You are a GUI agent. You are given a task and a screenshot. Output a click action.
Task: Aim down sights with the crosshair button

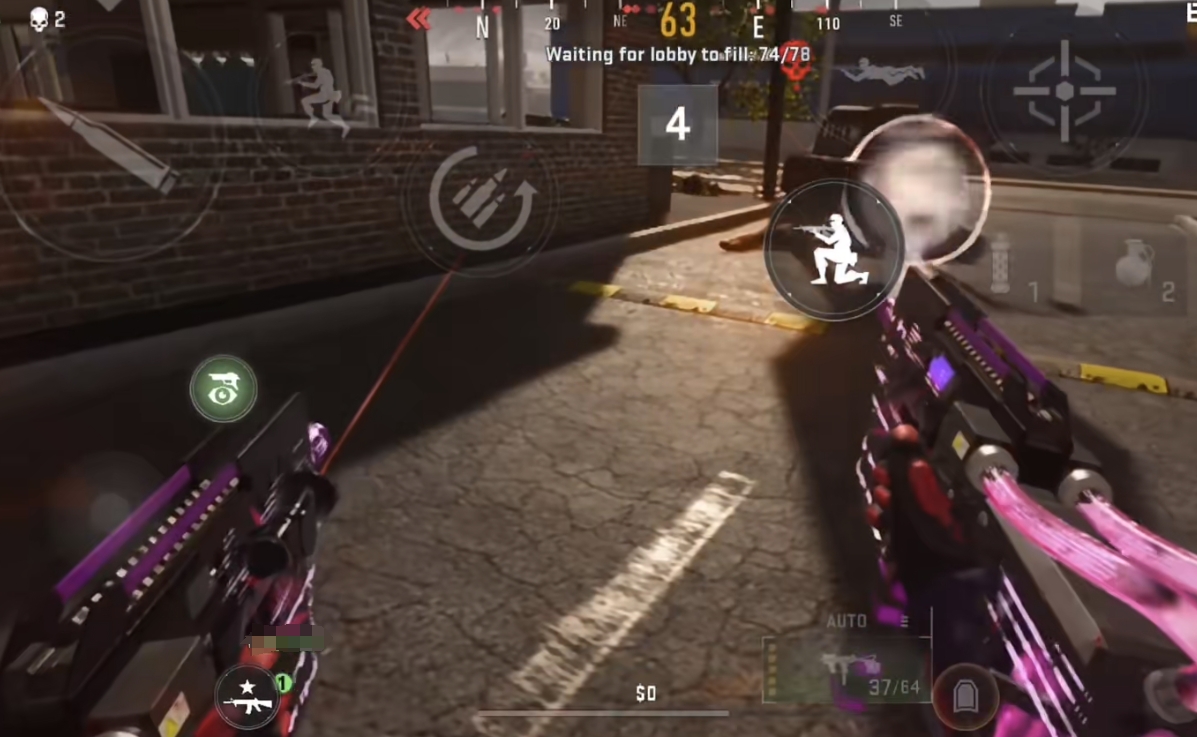point(1064,91)
